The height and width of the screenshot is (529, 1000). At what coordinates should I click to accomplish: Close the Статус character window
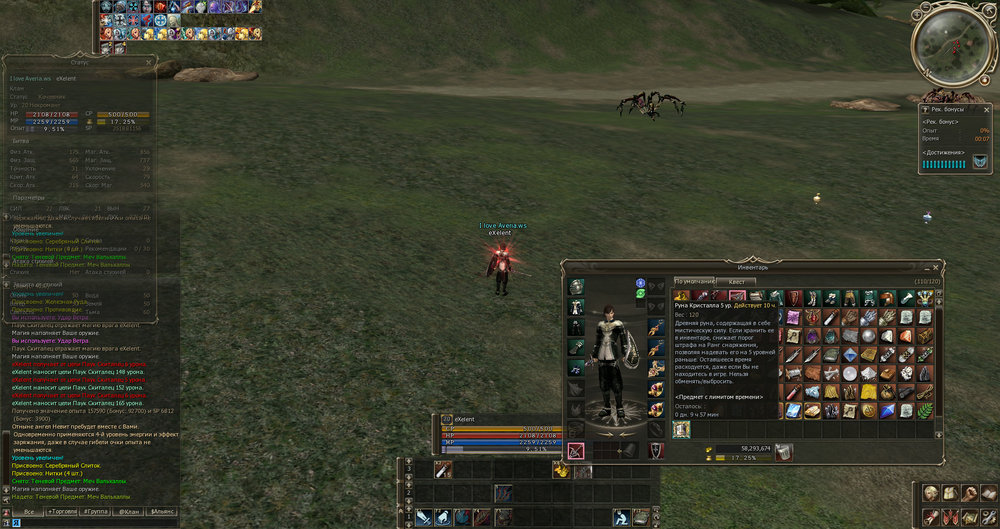tap(150, 61)
